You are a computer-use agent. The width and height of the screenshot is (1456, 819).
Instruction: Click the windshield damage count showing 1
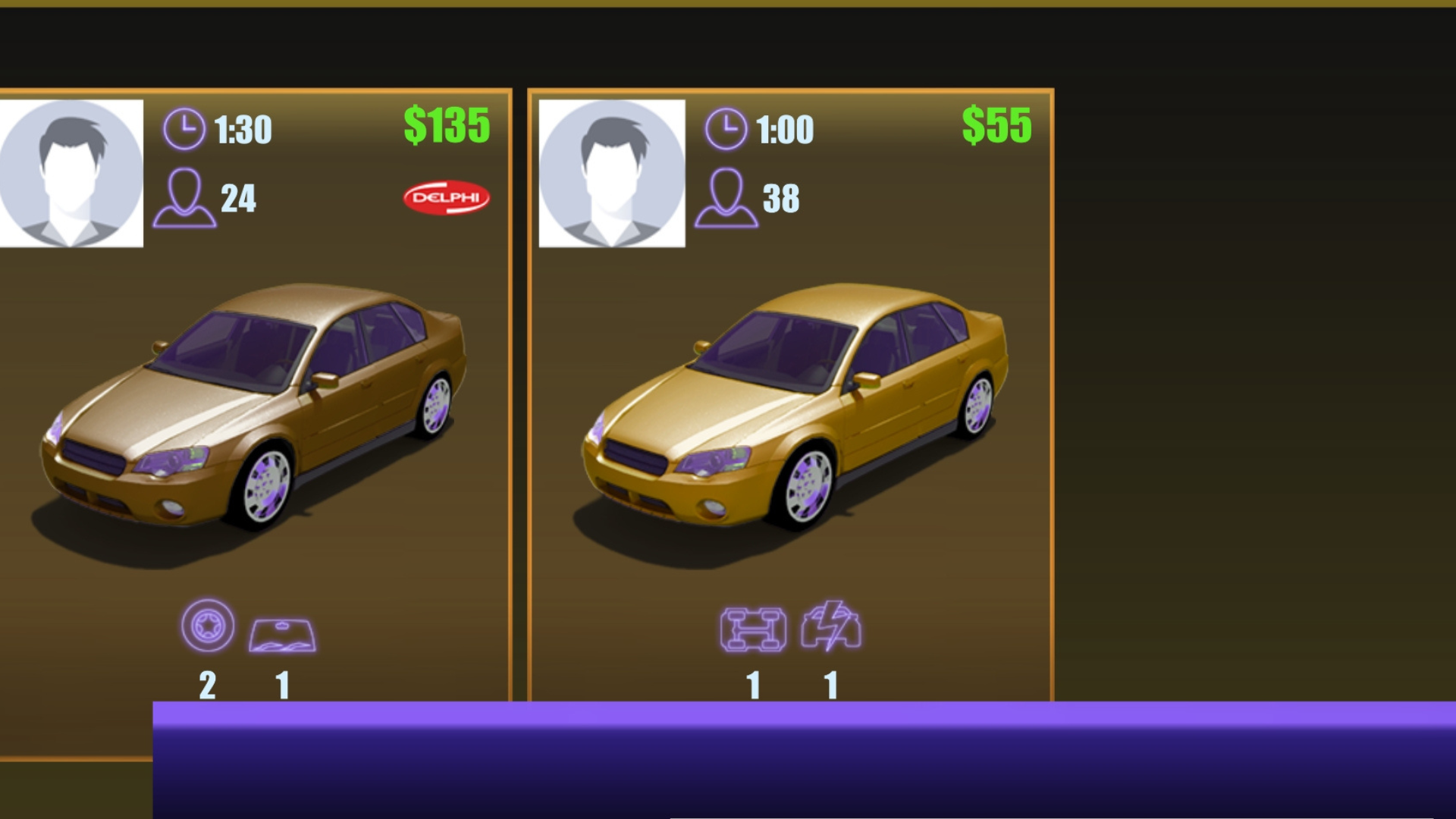click(x=282, y=685)
